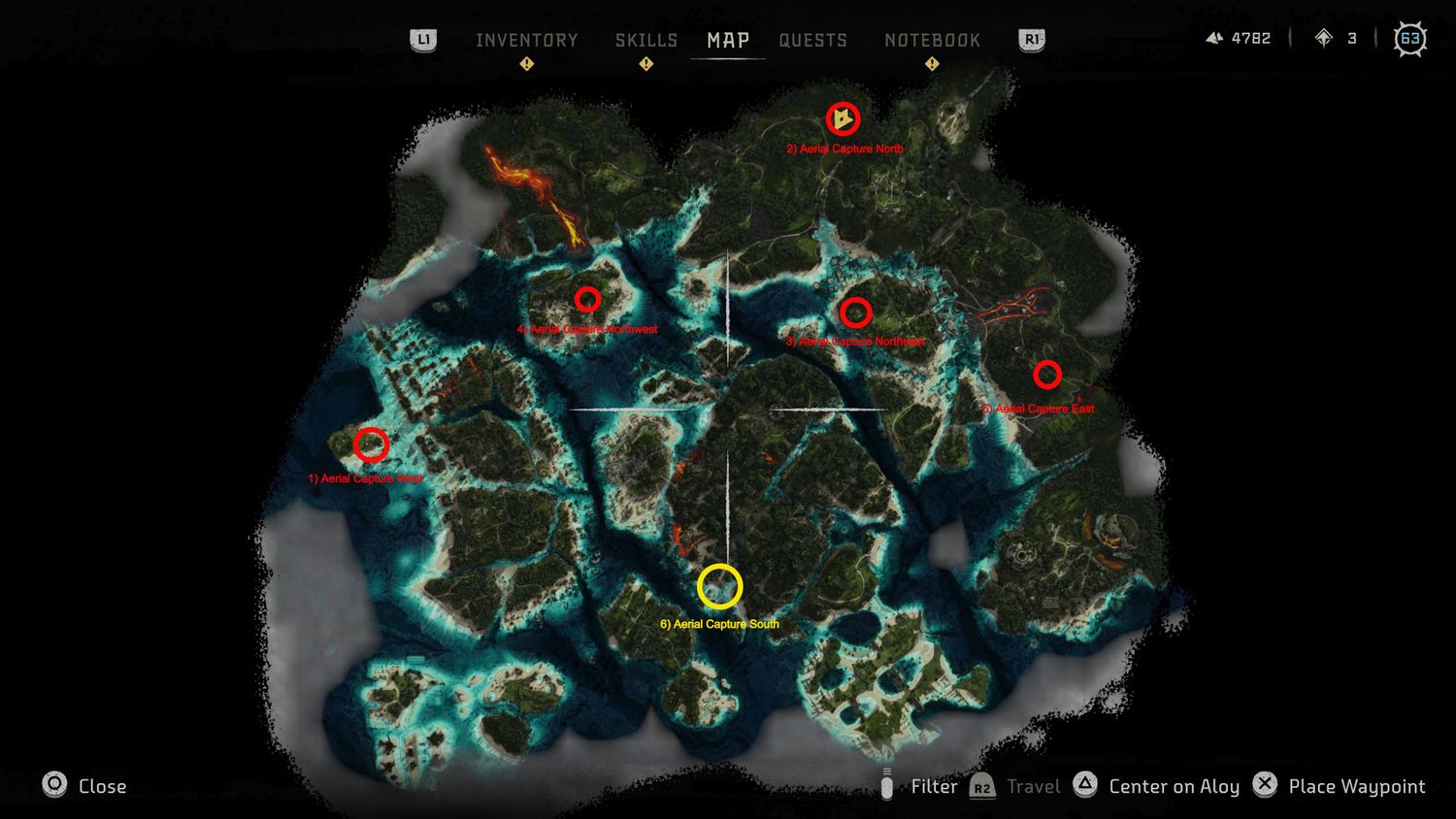Click the Aerial Capture West circle marker
The image size is (1456, 819).
(x=371, y=444)
